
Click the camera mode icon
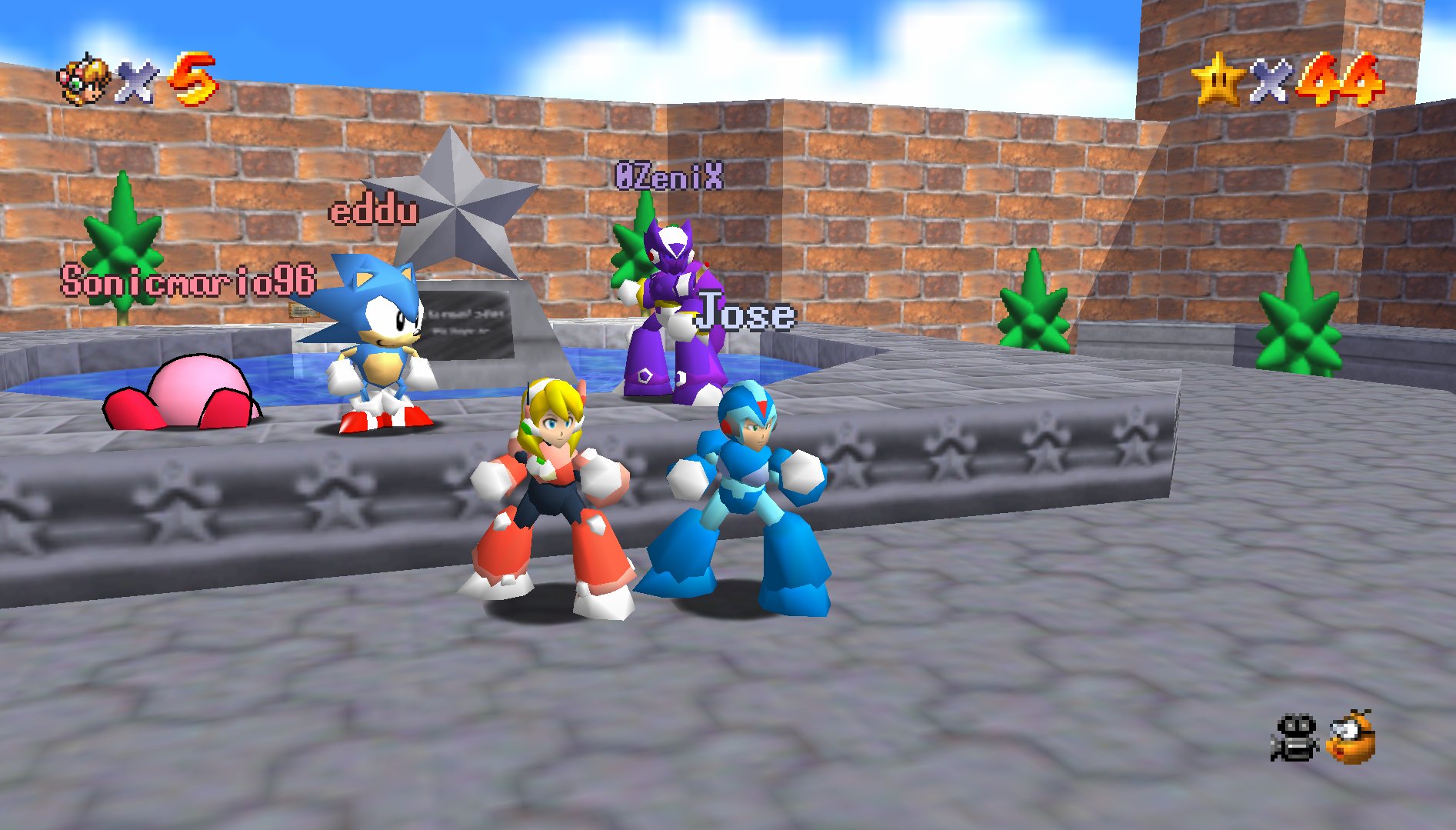(1295, 738)
